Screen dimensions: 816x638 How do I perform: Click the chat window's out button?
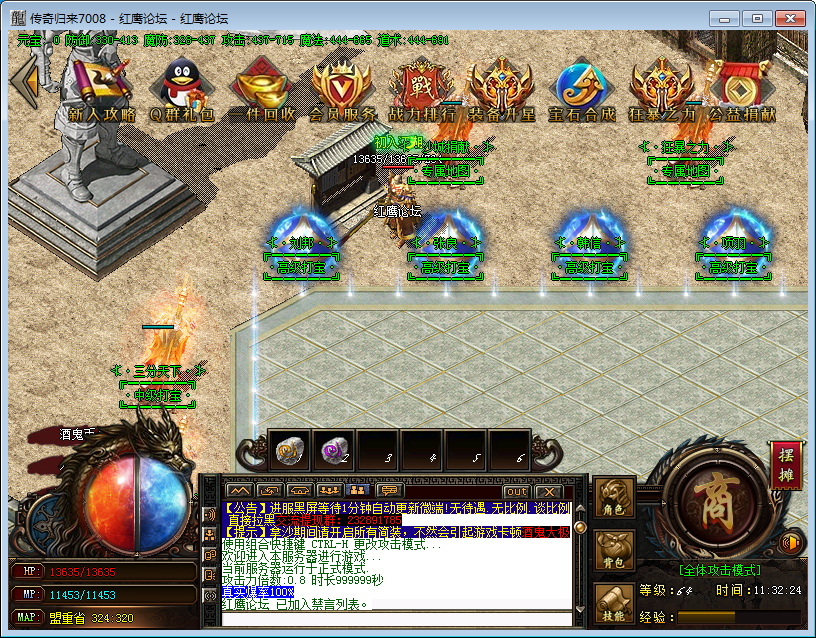[516, 491]
